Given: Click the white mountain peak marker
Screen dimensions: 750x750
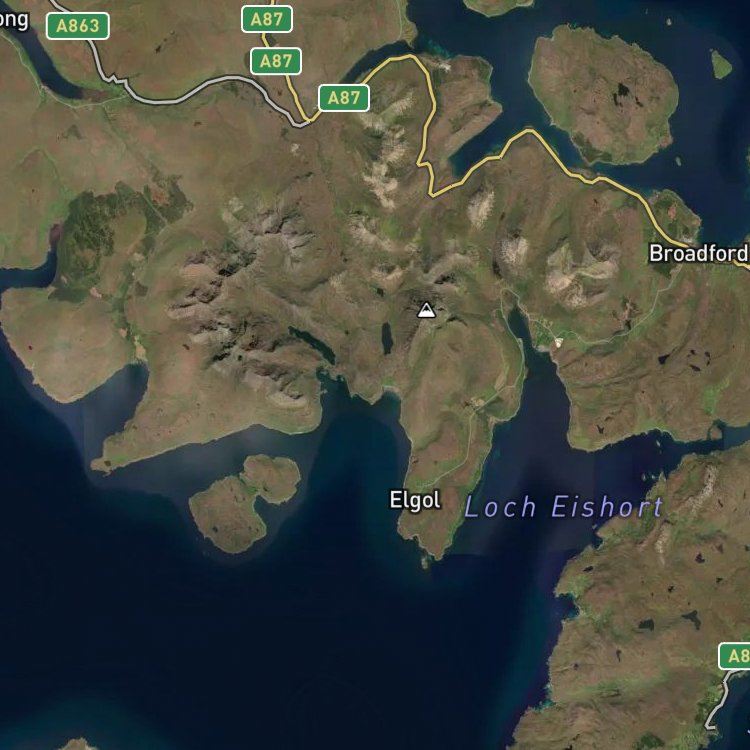Looking at the screenshot, I should pyautogui.click(x=427, y=310).
